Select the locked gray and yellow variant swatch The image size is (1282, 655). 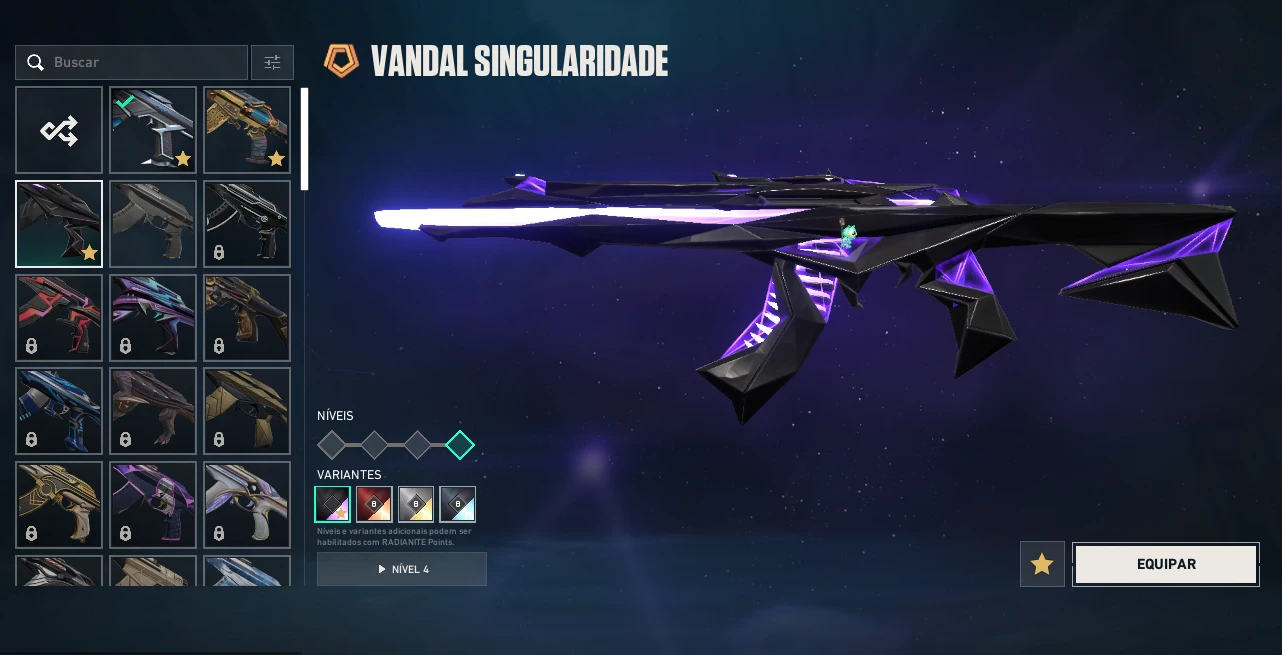point(416,504)
